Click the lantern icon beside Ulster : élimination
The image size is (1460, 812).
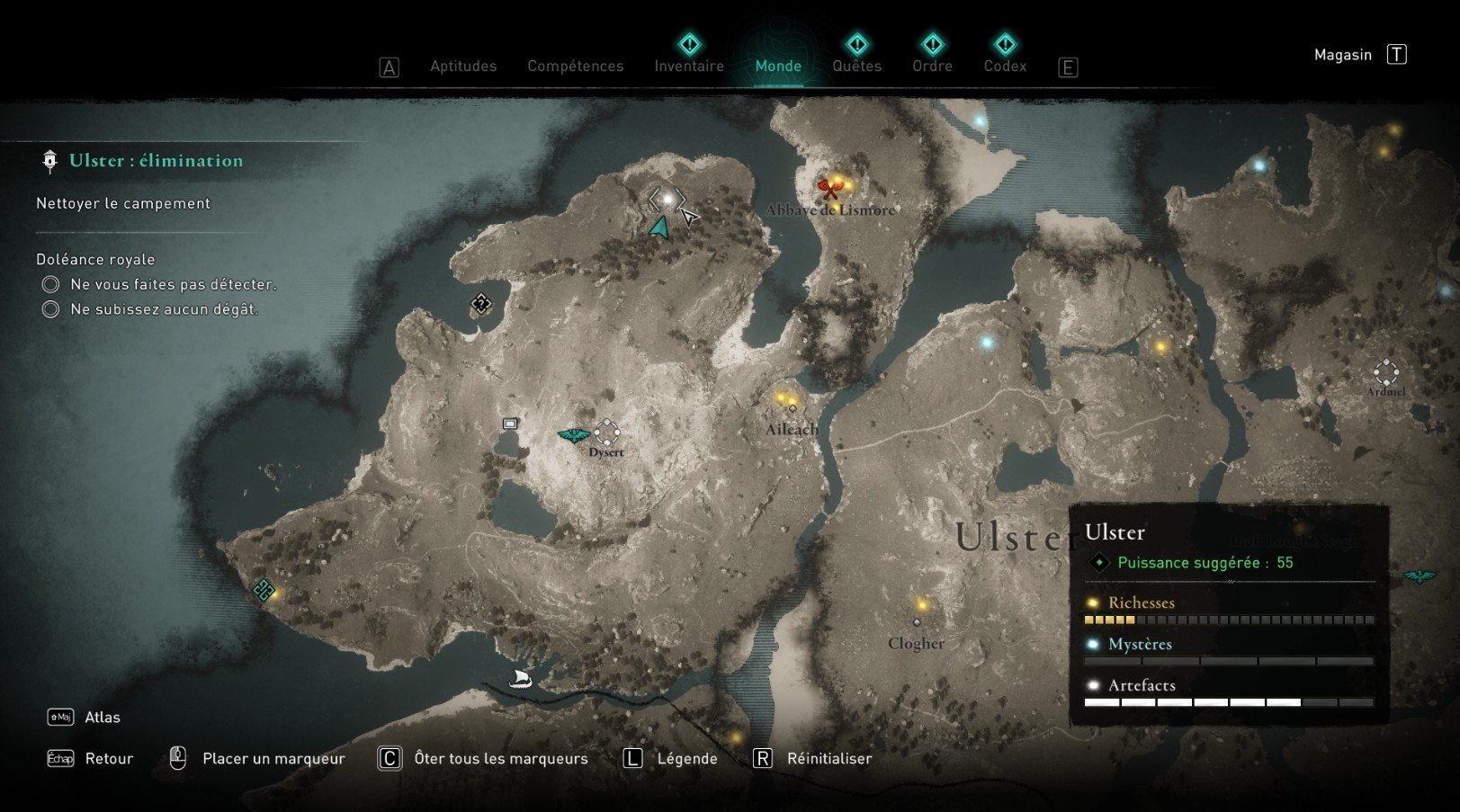click(x=48, y=159)
